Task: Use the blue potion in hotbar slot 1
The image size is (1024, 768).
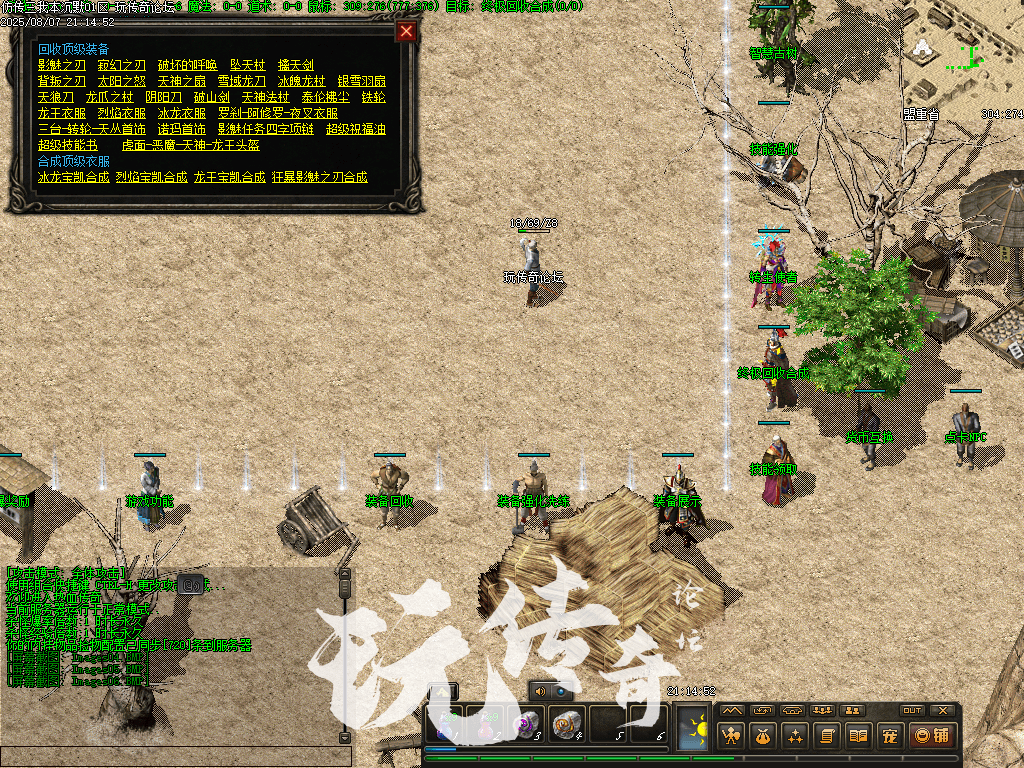Action: pos(446,722)
